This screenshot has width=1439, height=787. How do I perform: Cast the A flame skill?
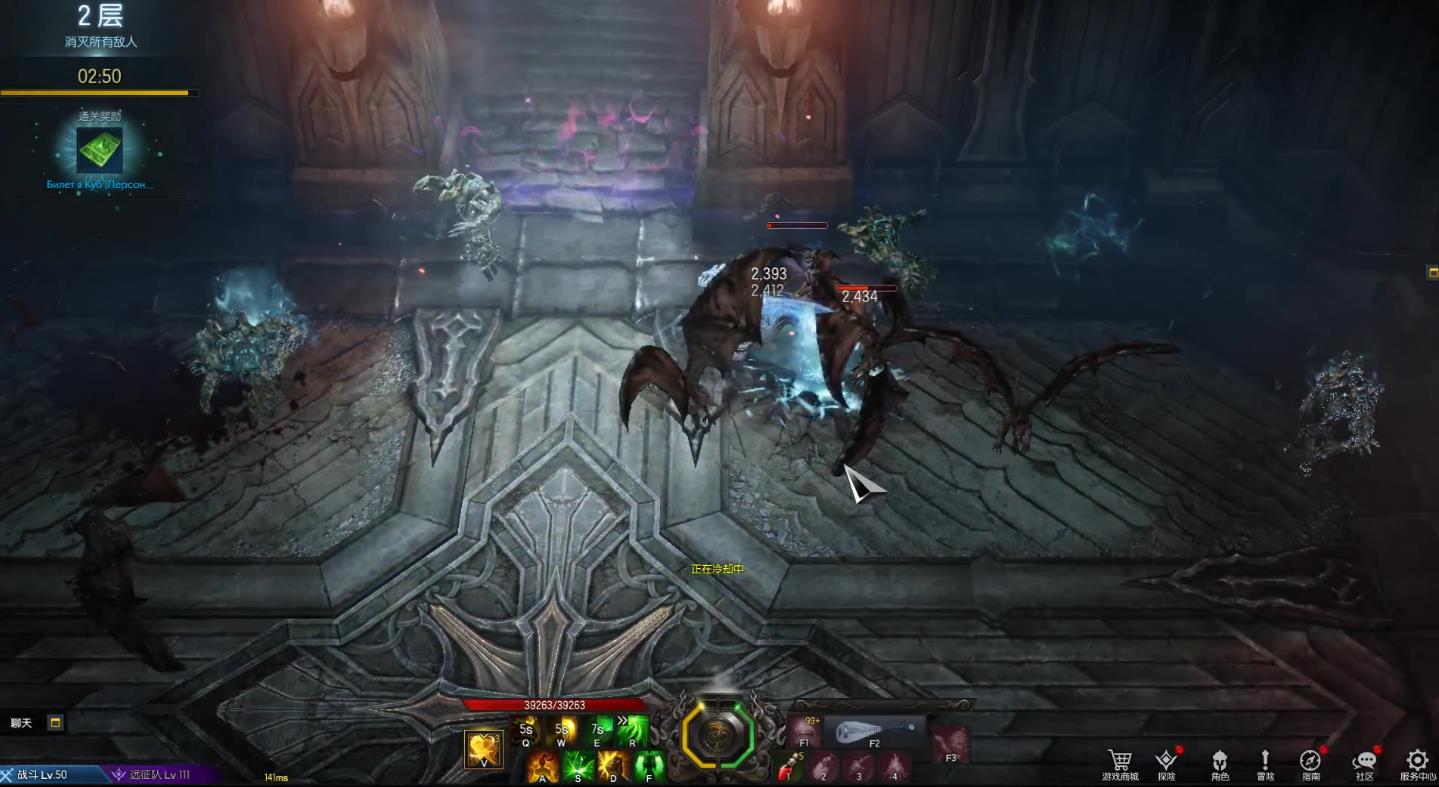[543, 766]
